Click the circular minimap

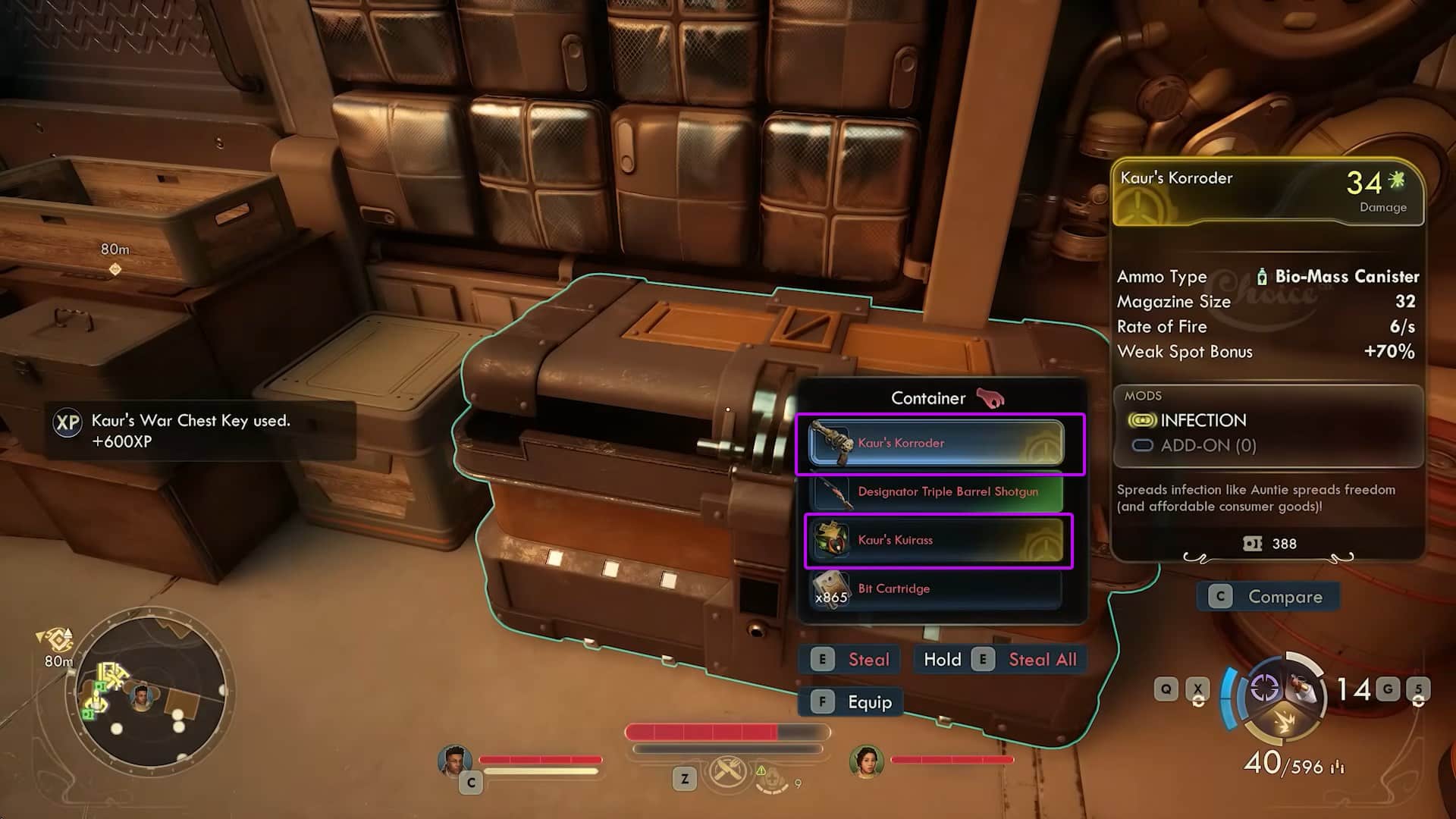149,692
